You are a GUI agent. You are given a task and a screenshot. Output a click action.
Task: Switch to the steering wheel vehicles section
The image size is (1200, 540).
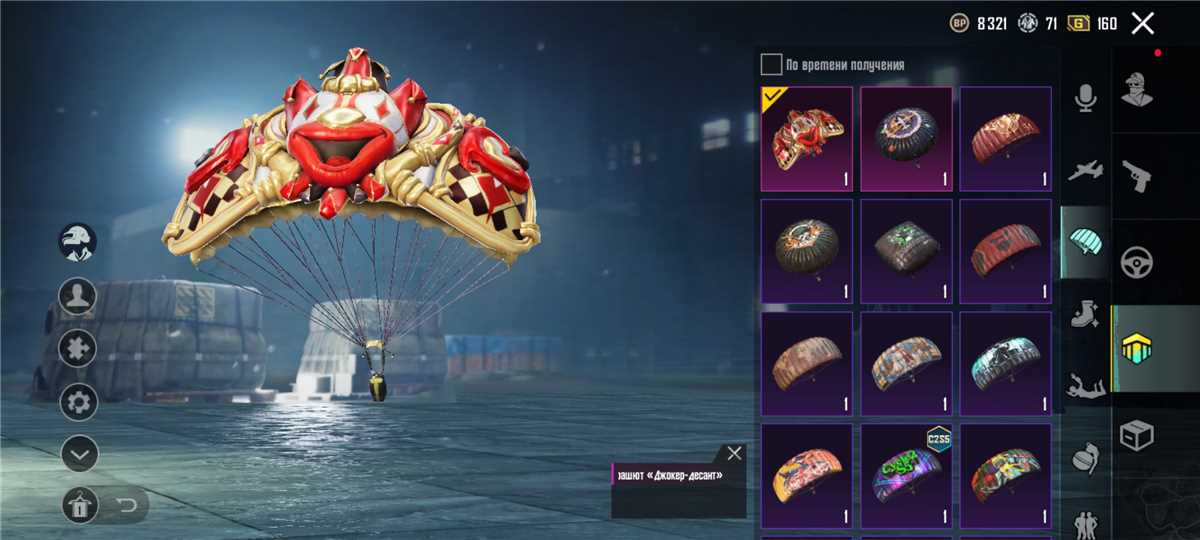click(x=1137, y=262)
